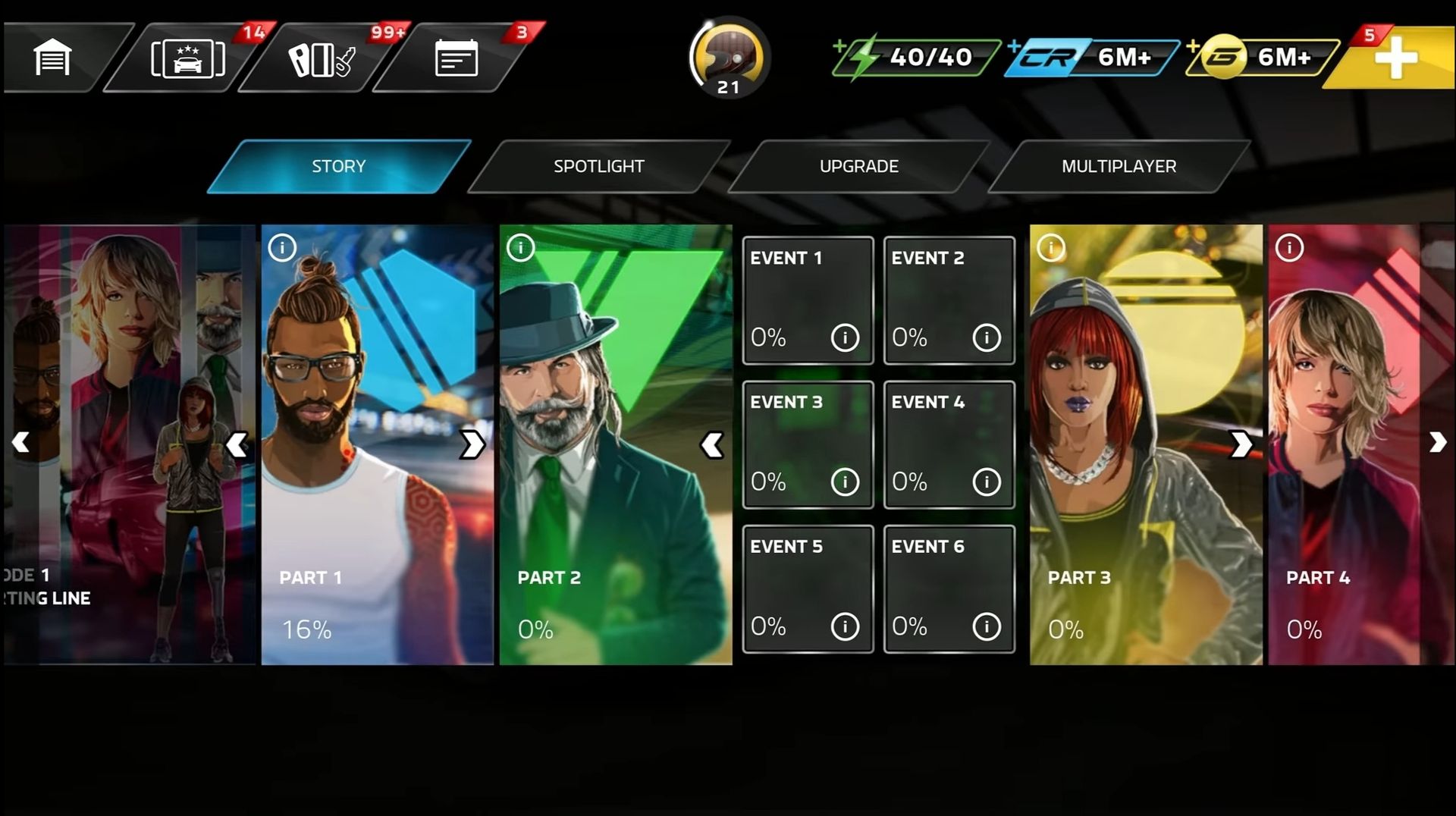This screenshot has height=816, width=1456.
Task: Open the MULTIPLAYER tab
Action: click(x=1119, y=166)
